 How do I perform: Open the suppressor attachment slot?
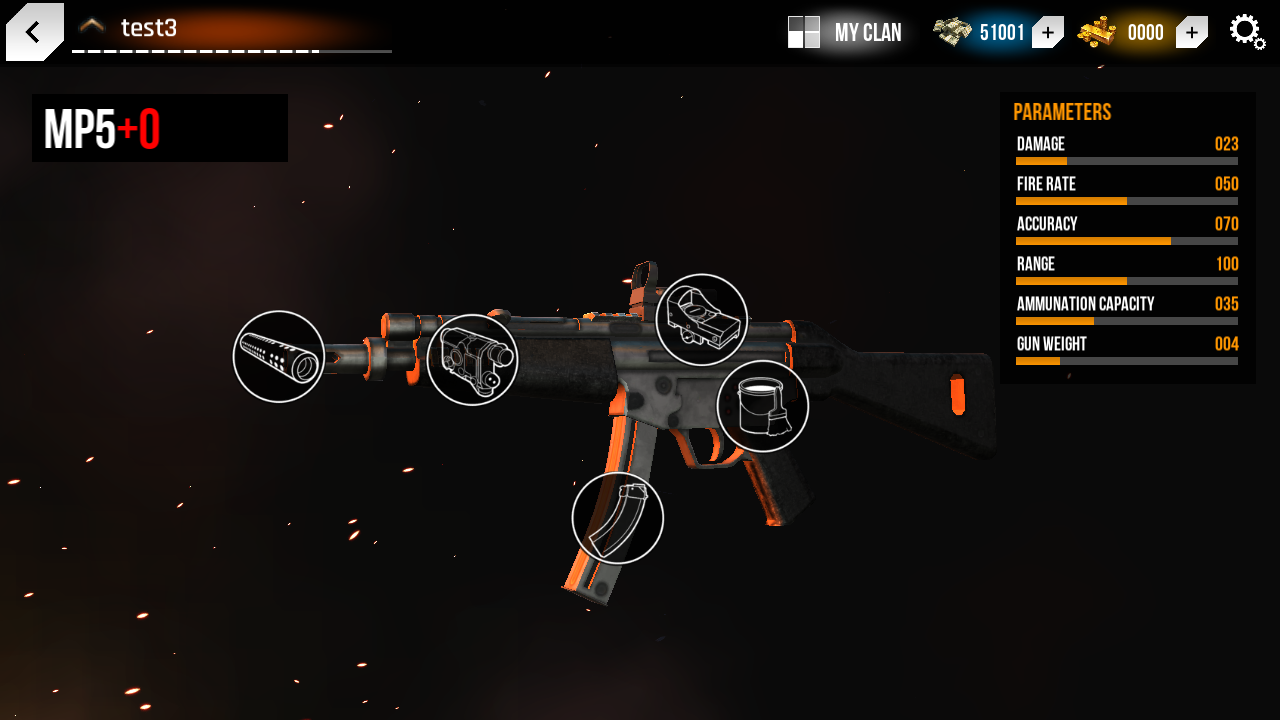278,359
